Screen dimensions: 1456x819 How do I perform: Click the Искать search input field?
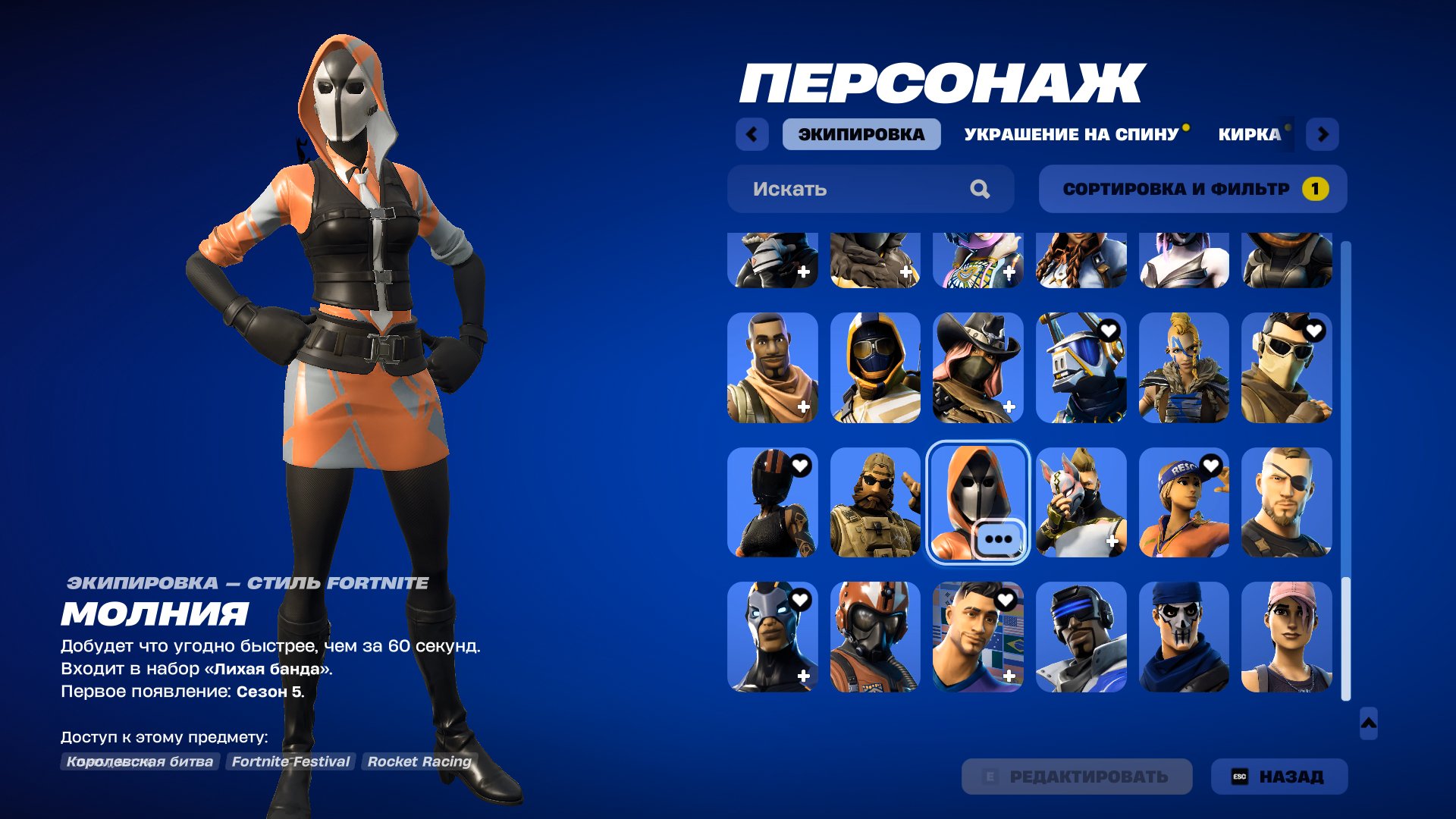[834, 189]
